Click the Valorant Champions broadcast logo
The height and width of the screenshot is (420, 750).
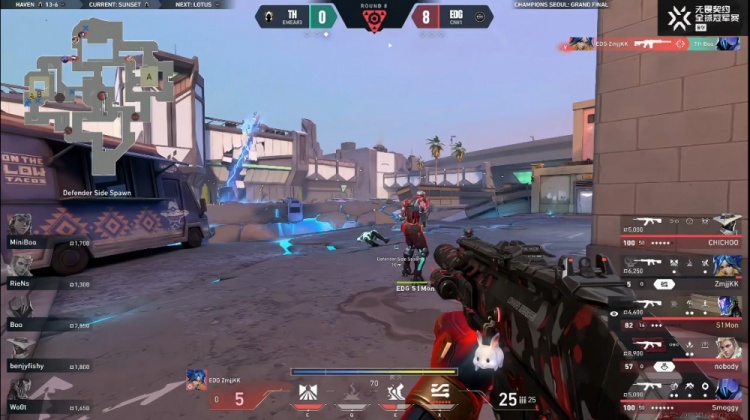700,17
